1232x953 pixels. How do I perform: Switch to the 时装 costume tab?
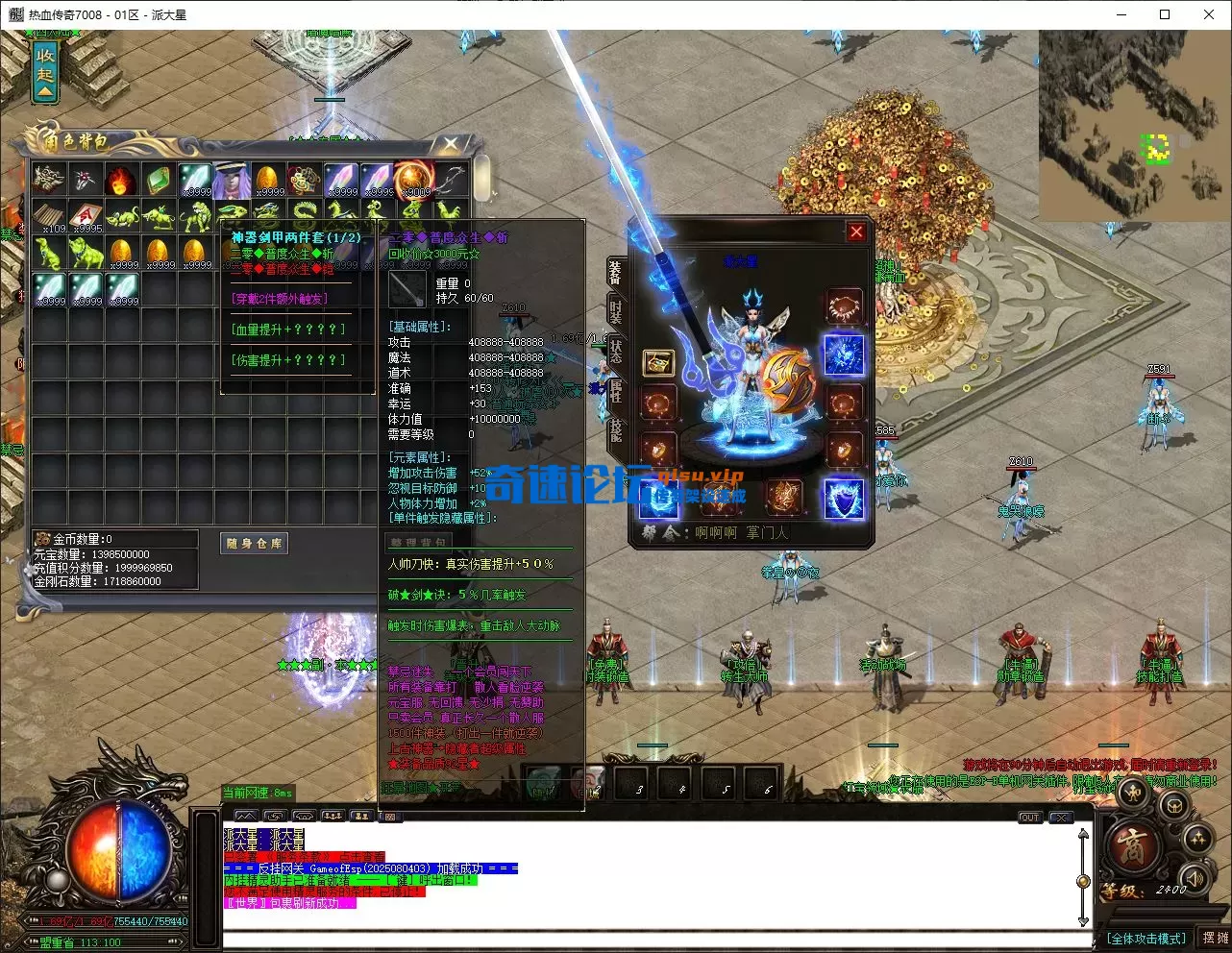coord(615,311)
